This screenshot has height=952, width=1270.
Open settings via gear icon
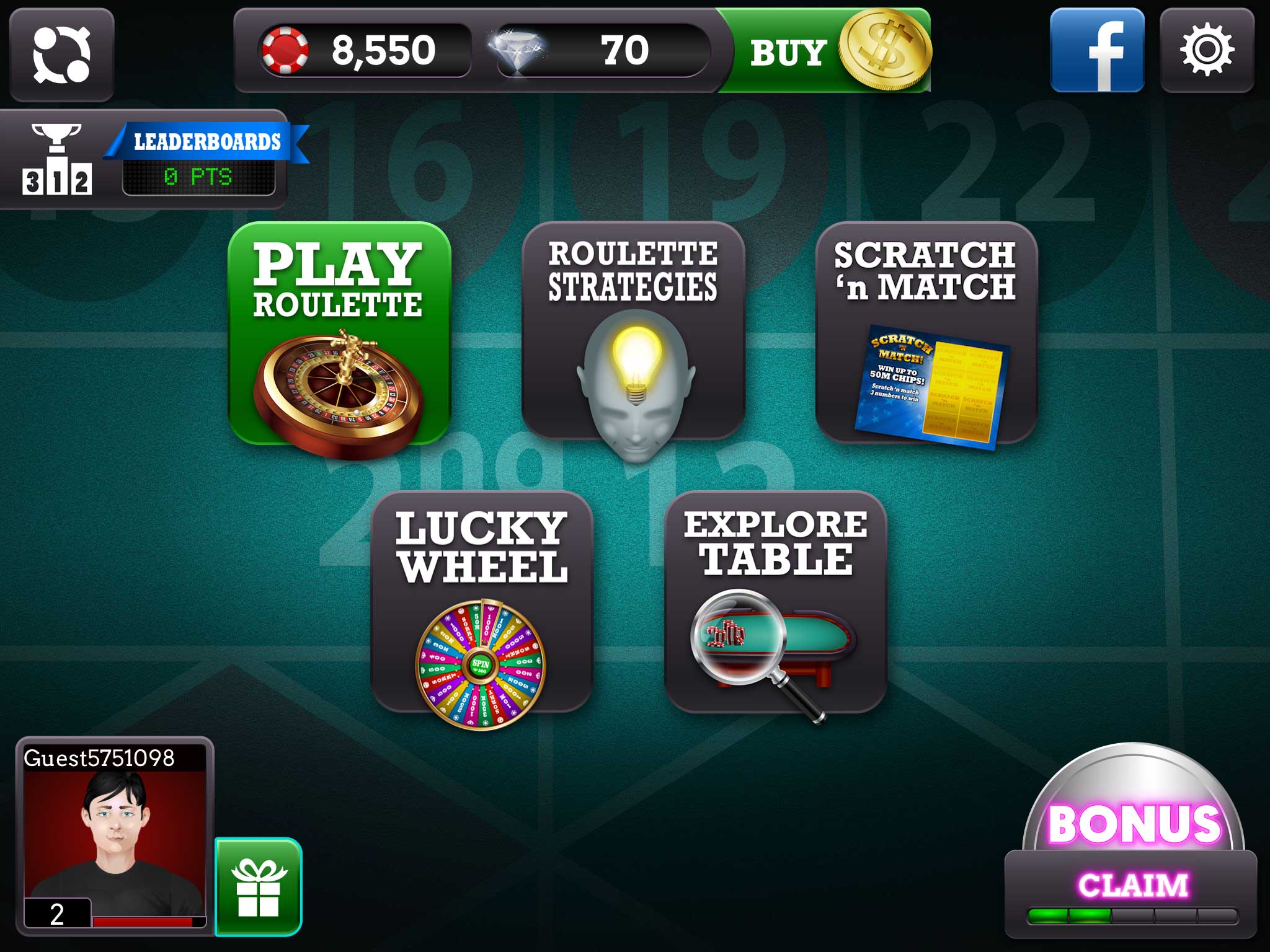1206,51
